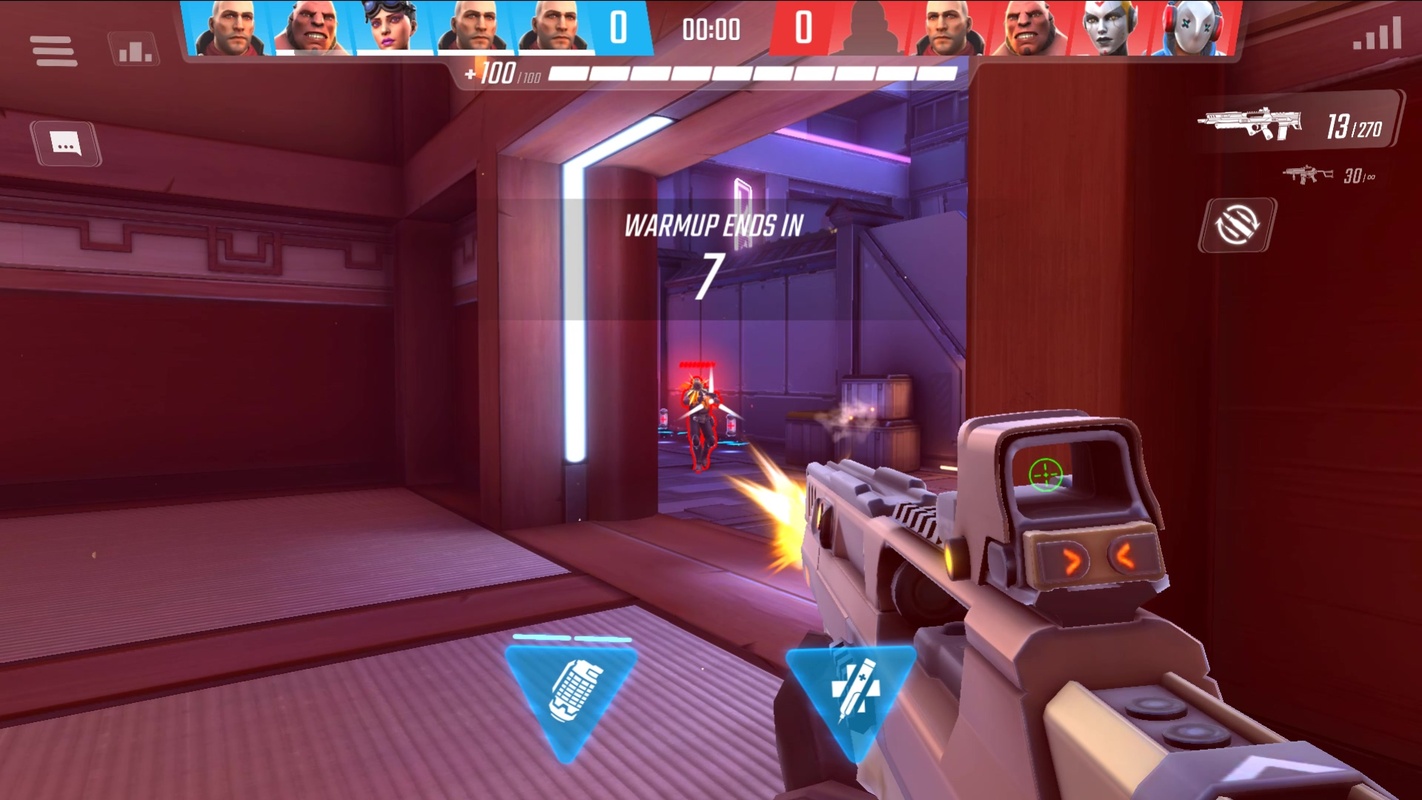Tap the weapon swap circular button

[x=1238, y=224]
